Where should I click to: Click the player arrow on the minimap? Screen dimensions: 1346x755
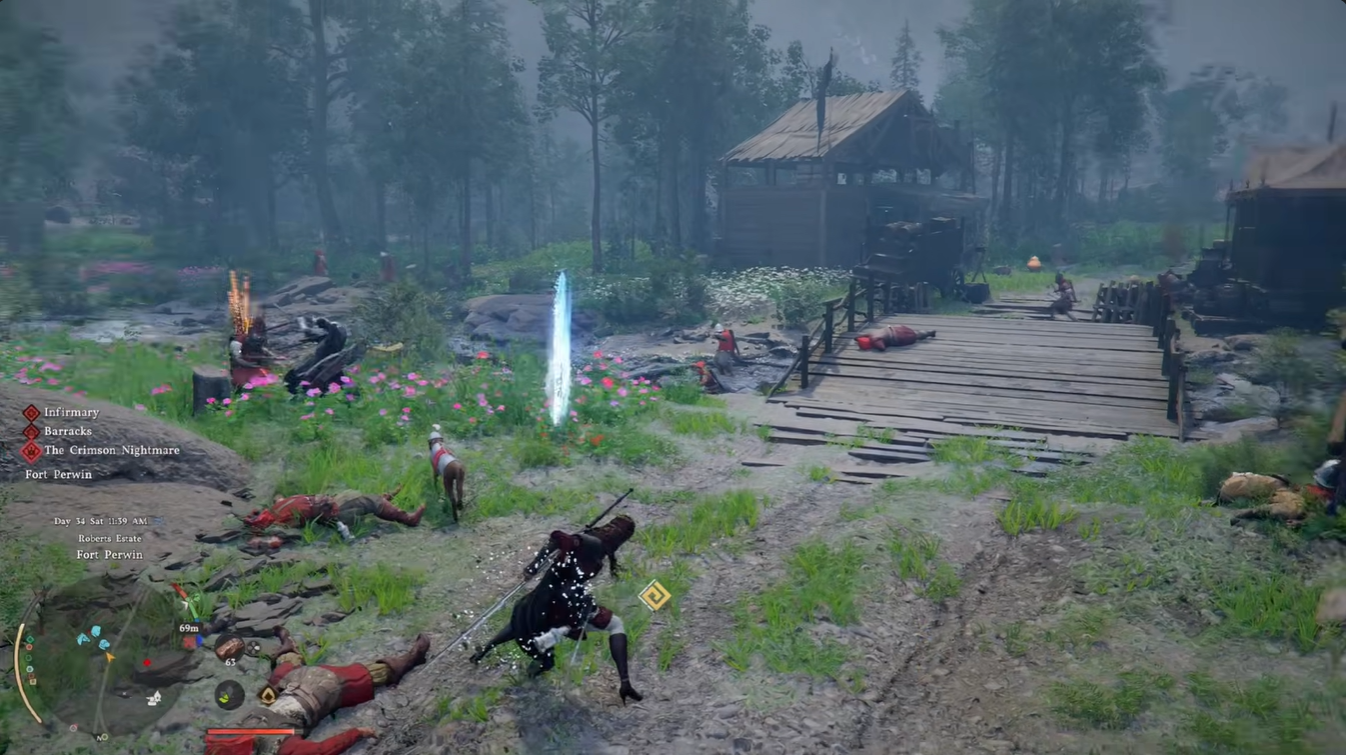[x=110, y=657]
